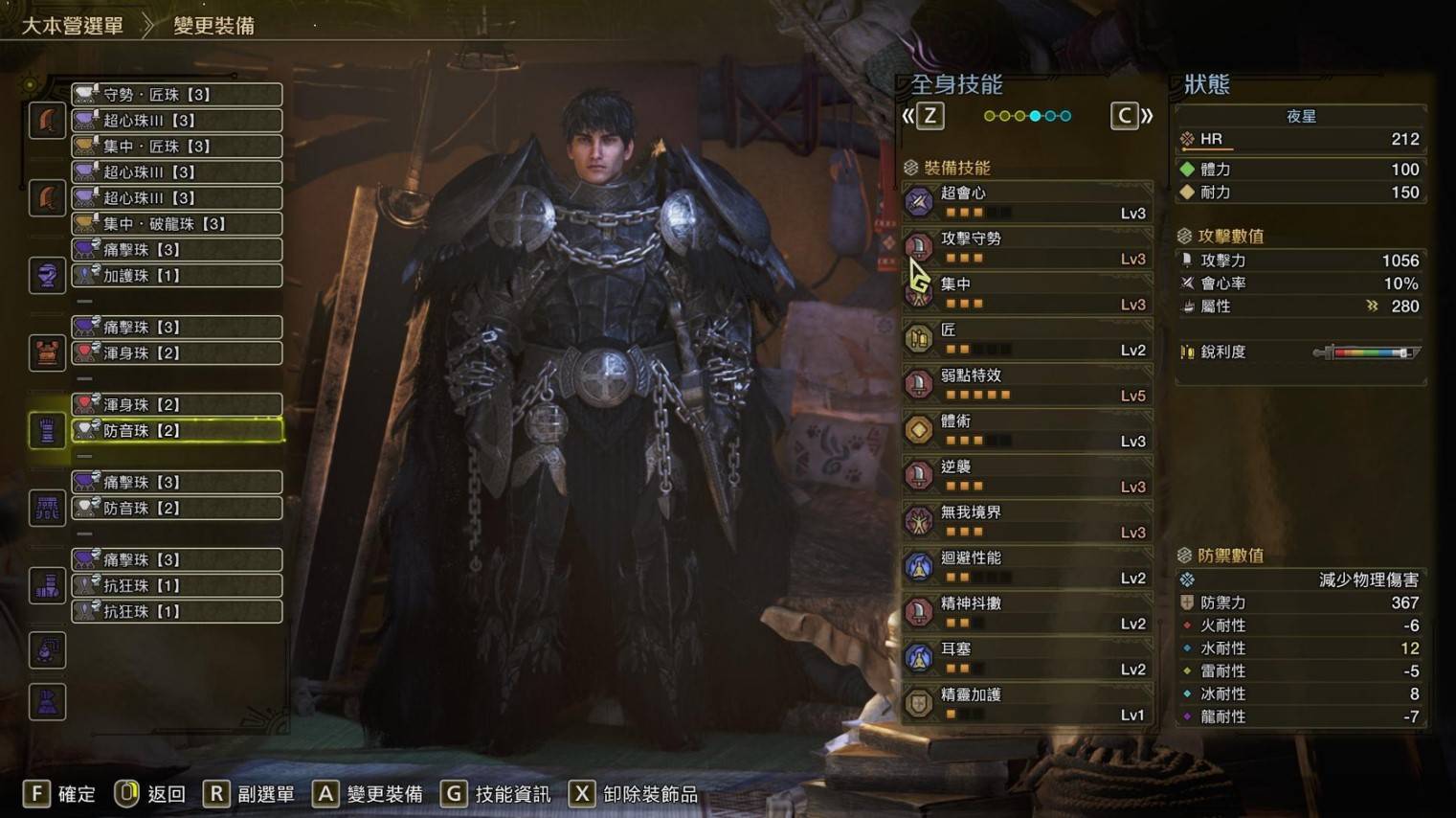Viewport: 1456px width, 818px height.
Task: Select the 匠 Lv2 skill row
Action: point(1027,339)
